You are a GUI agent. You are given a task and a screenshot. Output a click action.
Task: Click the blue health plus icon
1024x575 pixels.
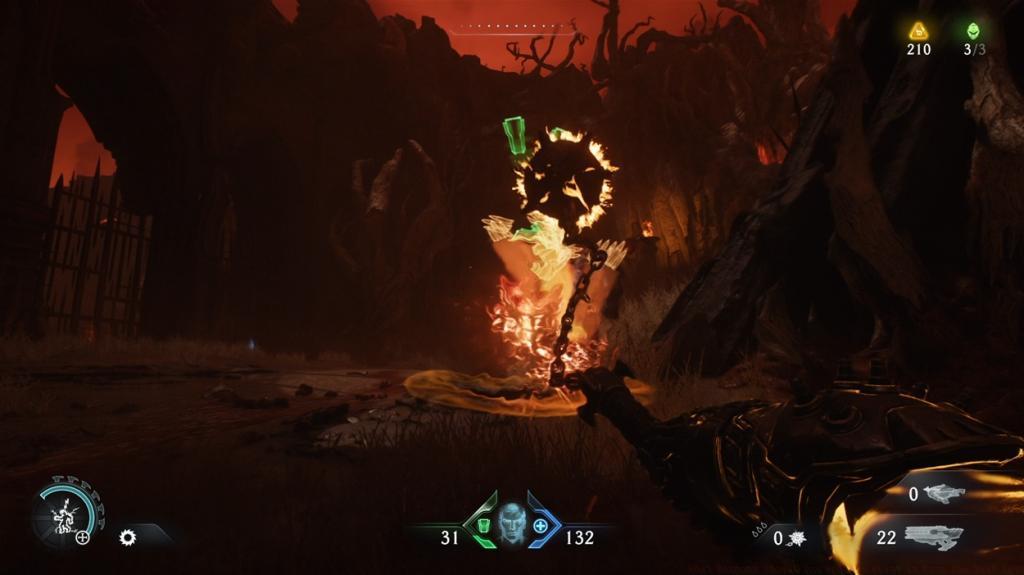coord(541,525)
